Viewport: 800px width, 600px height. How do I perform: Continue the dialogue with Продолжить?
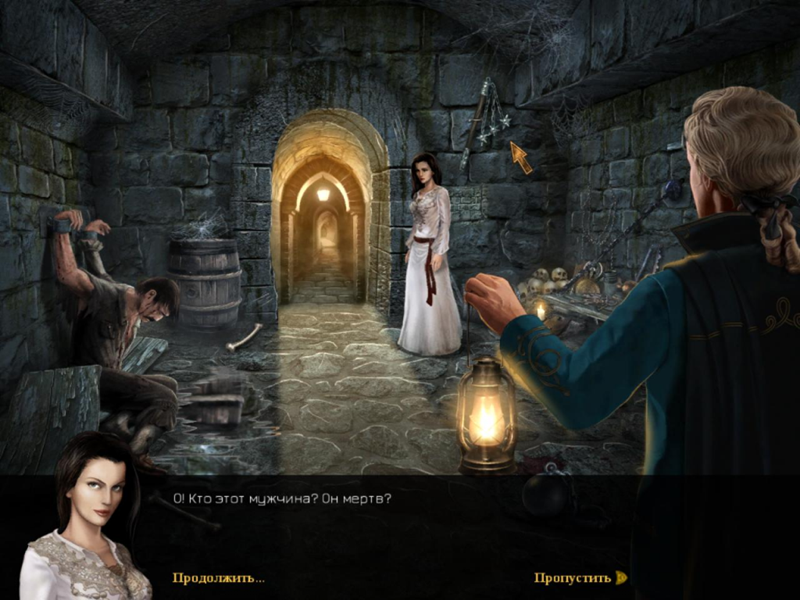click(218, 578)
